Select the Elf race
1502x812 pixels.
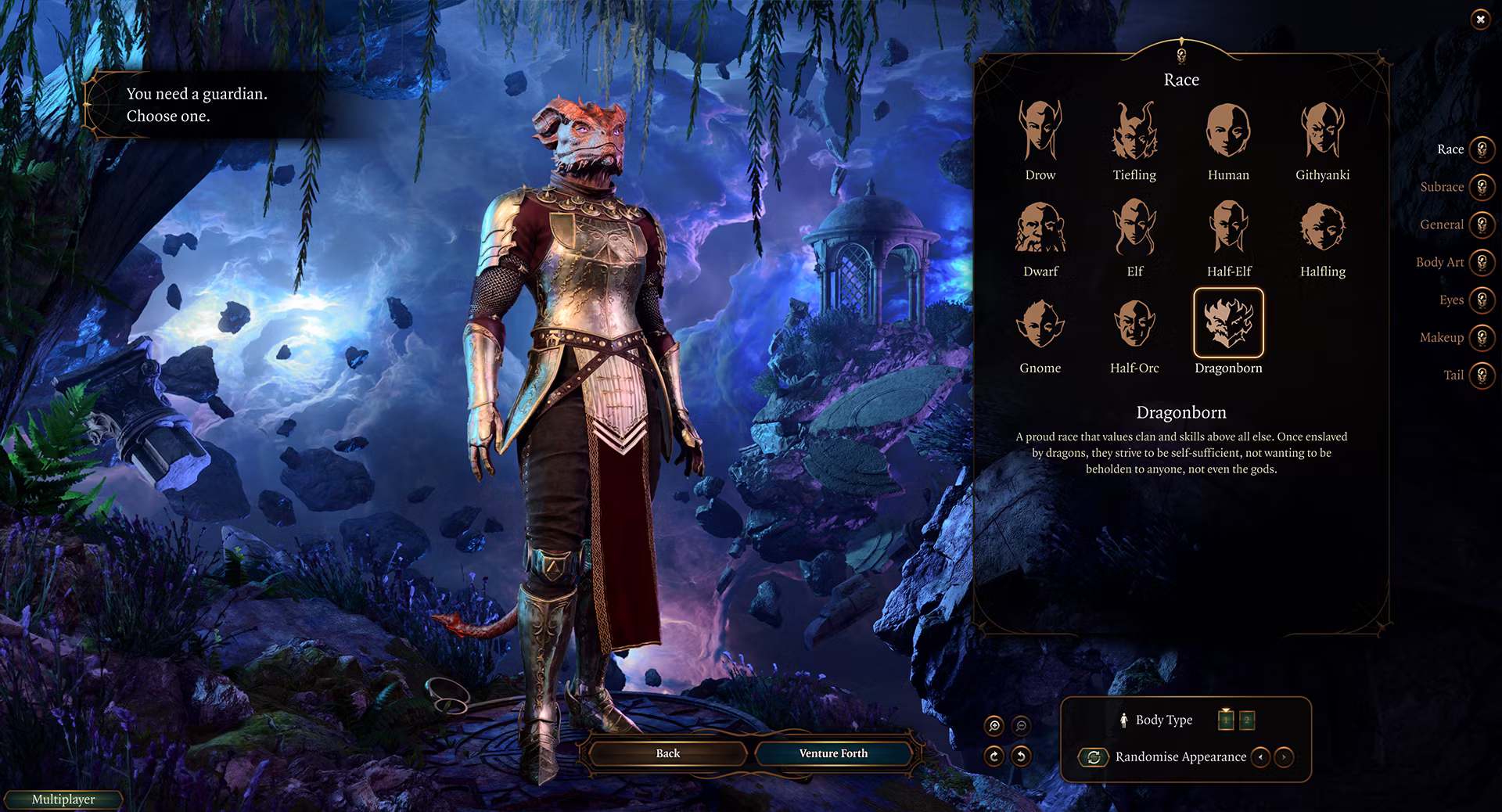1134,228
